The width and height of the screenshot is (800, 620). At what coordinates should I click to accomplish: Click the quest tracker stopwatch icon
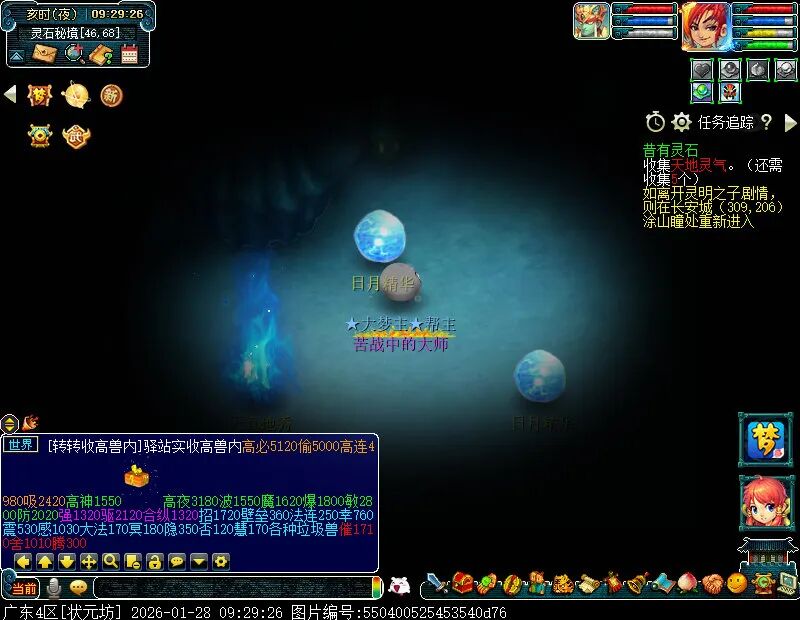pyautogui.click(x=655, y=122)
